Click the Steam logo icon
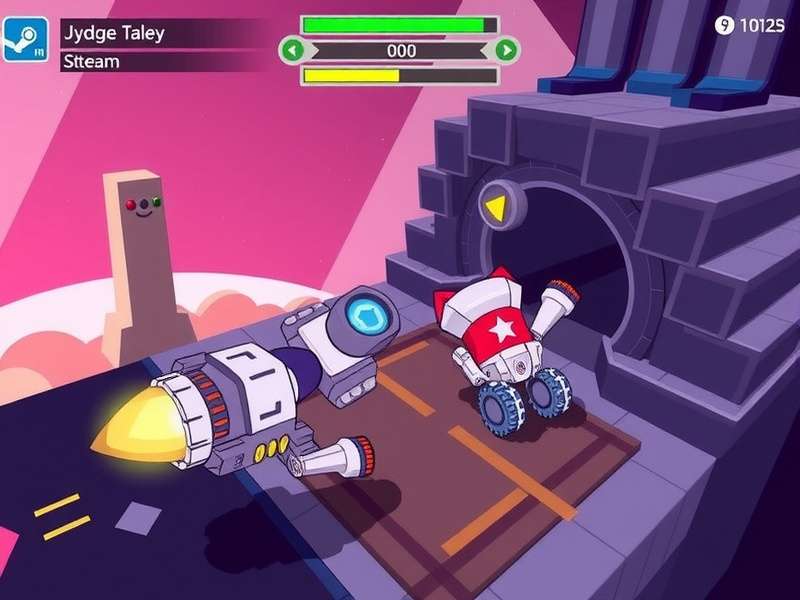Viewport: 800px width, 600px height. click(x=25, y=39)
